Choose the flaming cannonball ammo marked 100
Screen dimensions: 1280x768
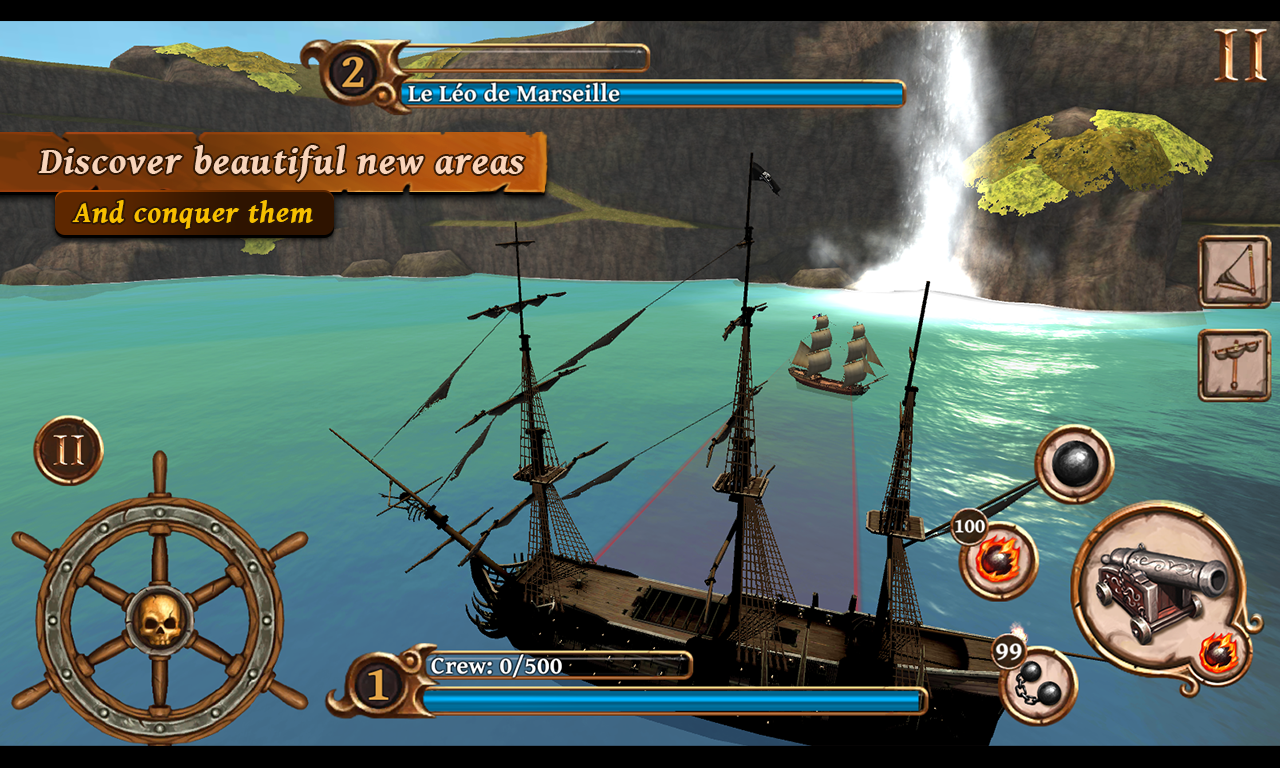point(999,560)
